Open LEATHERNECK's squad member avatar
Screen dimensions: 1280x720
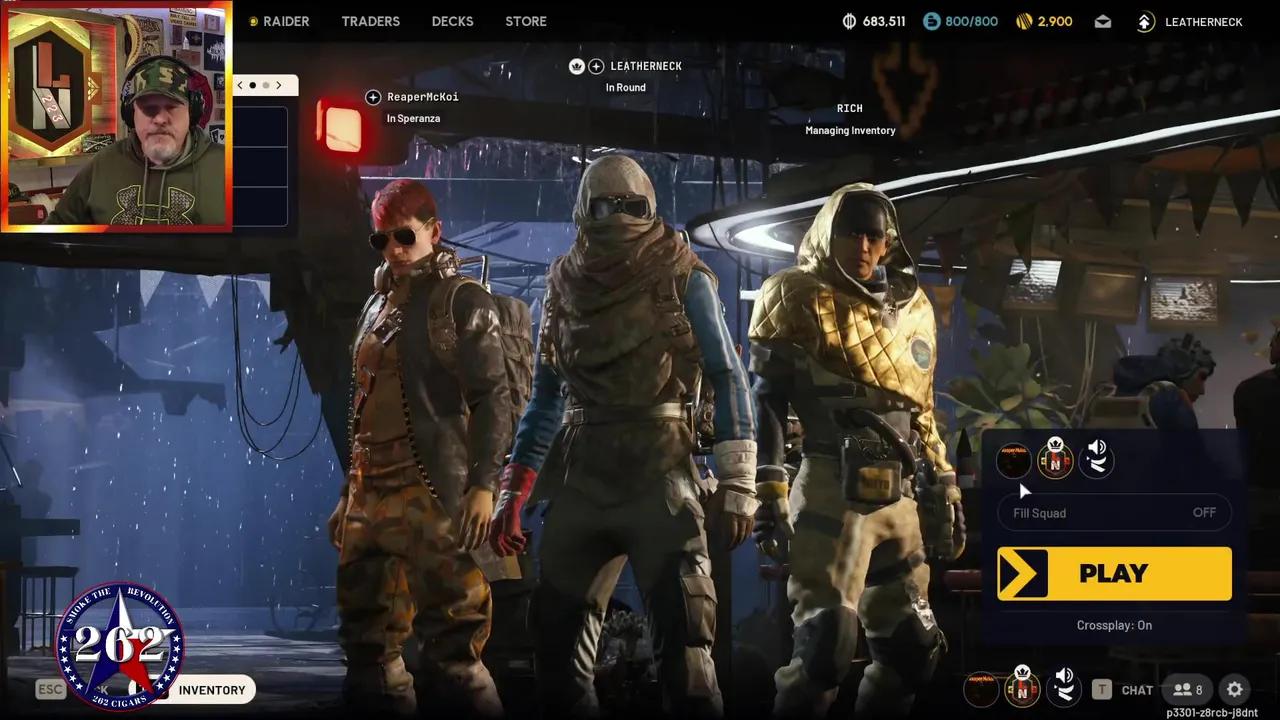click(x=1055, y=460)
